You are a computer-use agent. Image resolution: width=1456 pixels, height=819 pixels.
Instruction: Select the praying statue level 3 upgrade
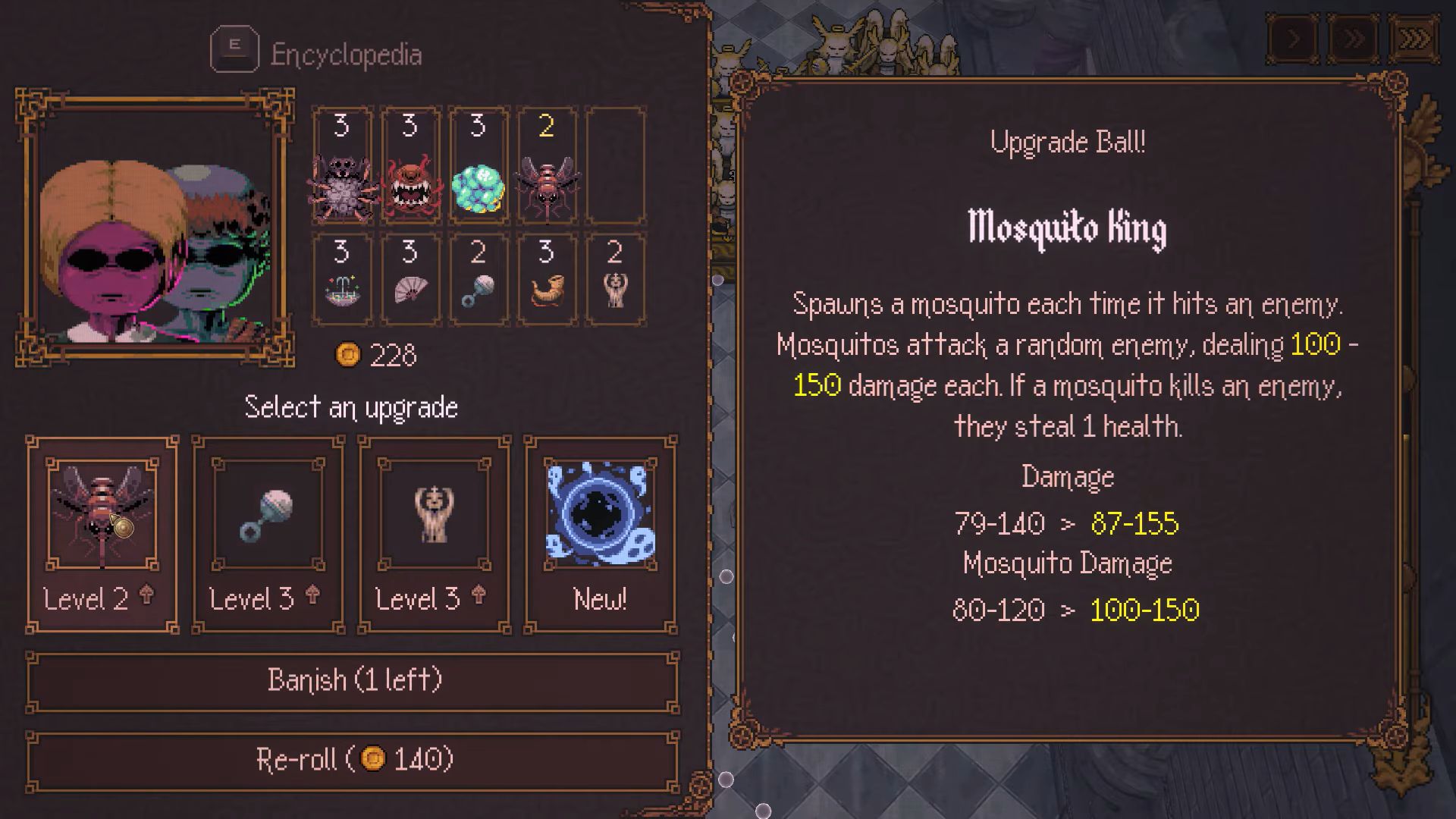pos(435,534)
